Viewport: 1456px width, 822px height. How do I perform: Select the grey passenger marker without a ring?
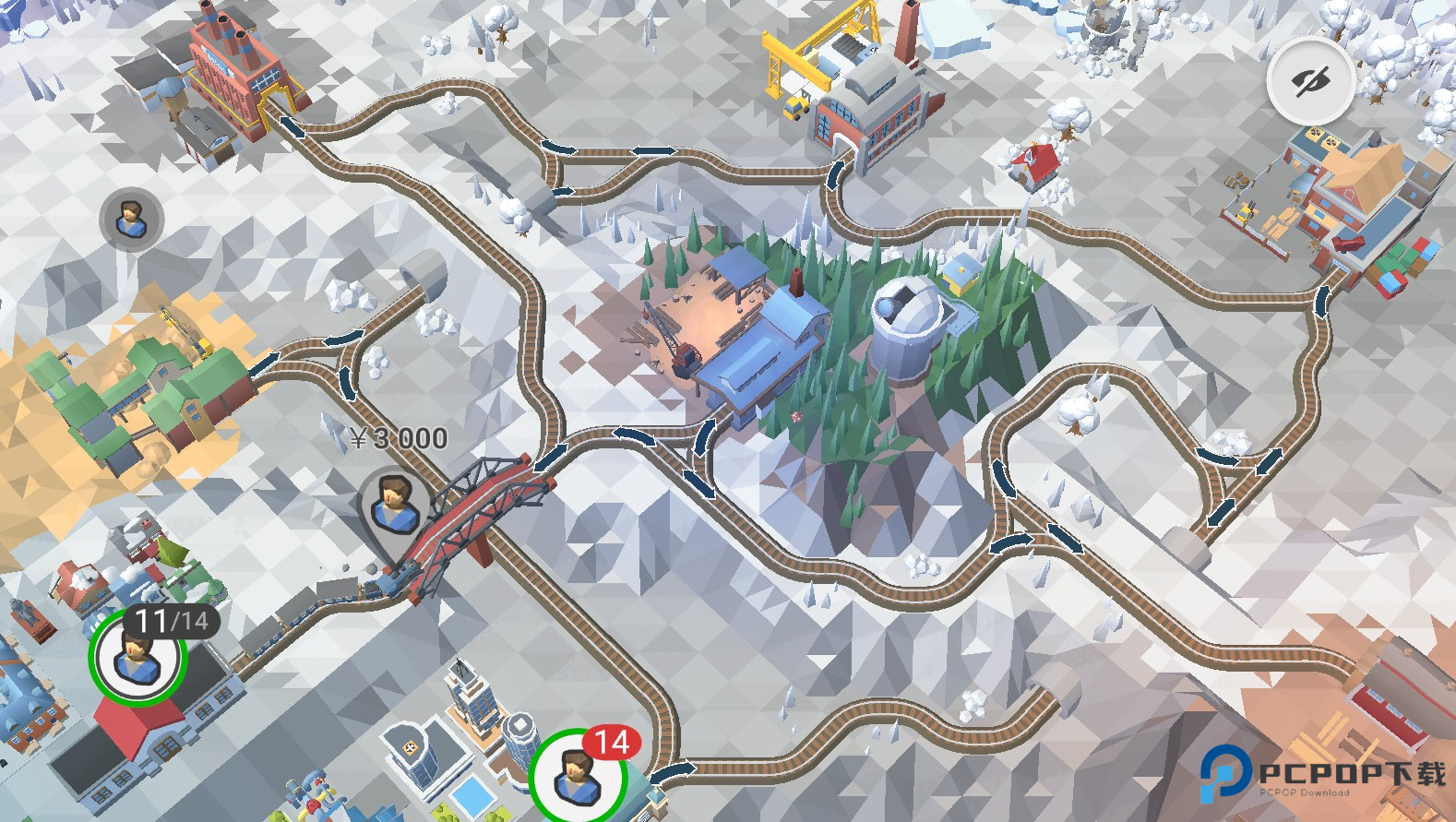tap(131, 220)
